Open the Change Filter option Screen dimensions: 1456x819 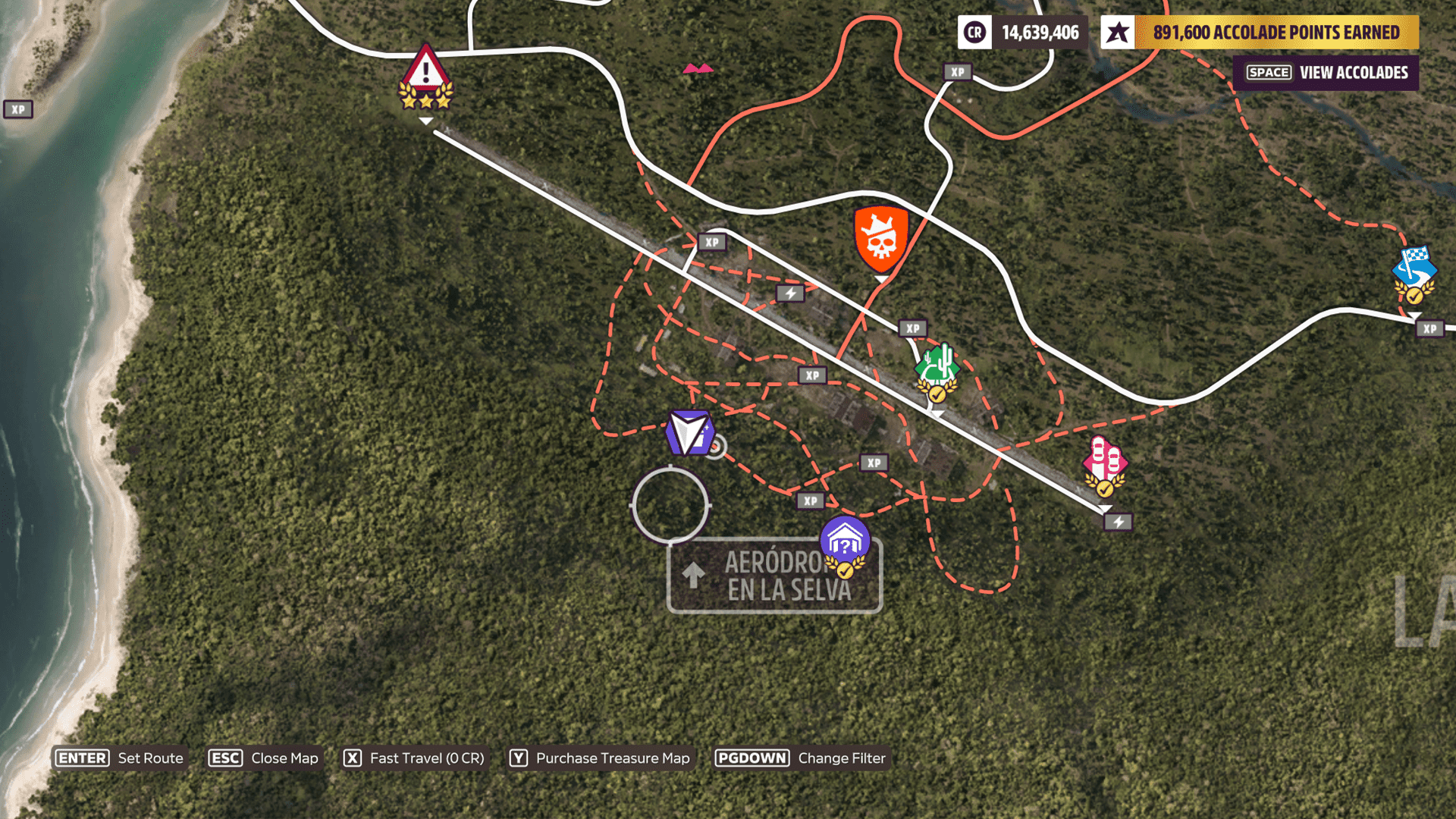(x=801, y=758)
